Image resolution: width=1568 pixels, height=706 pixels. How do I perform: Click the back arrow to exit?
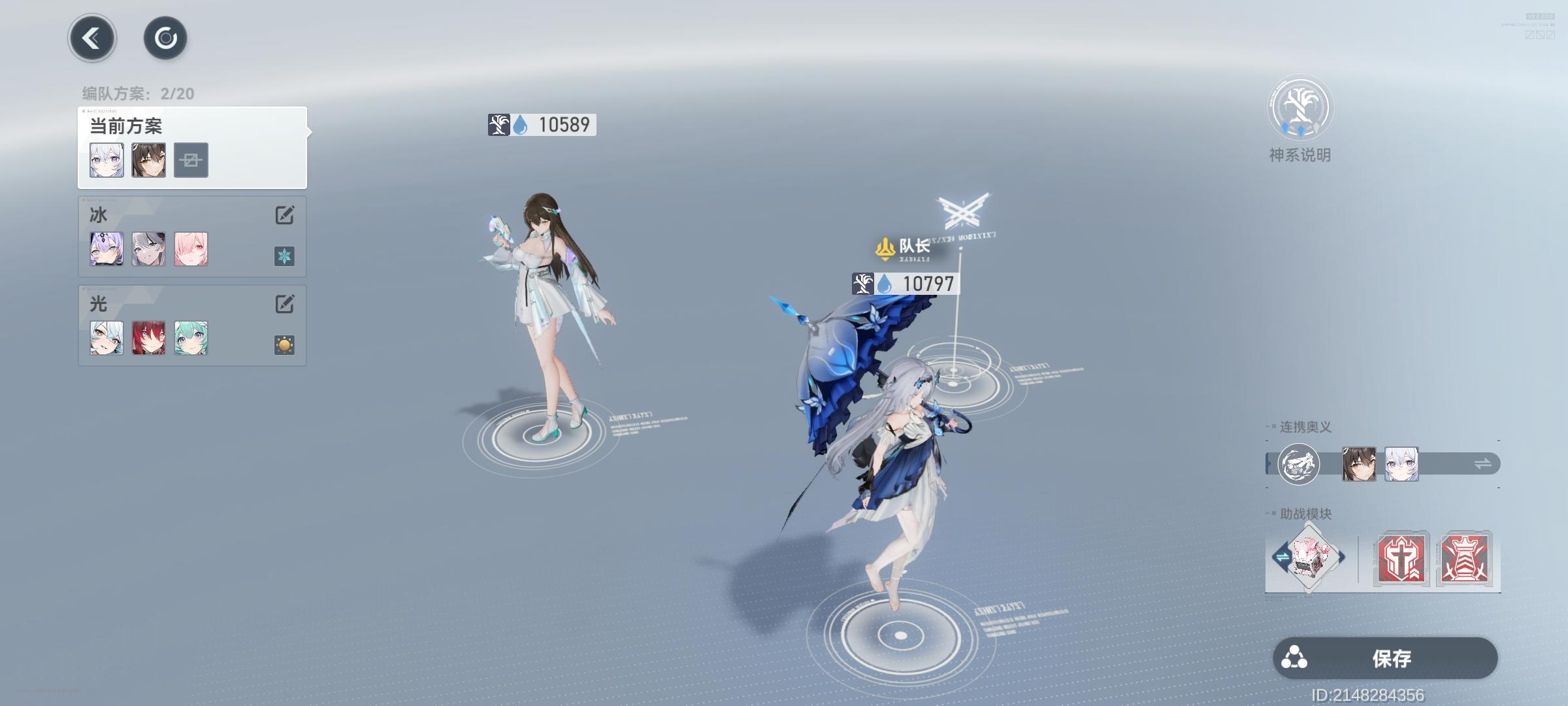point(91,38)
